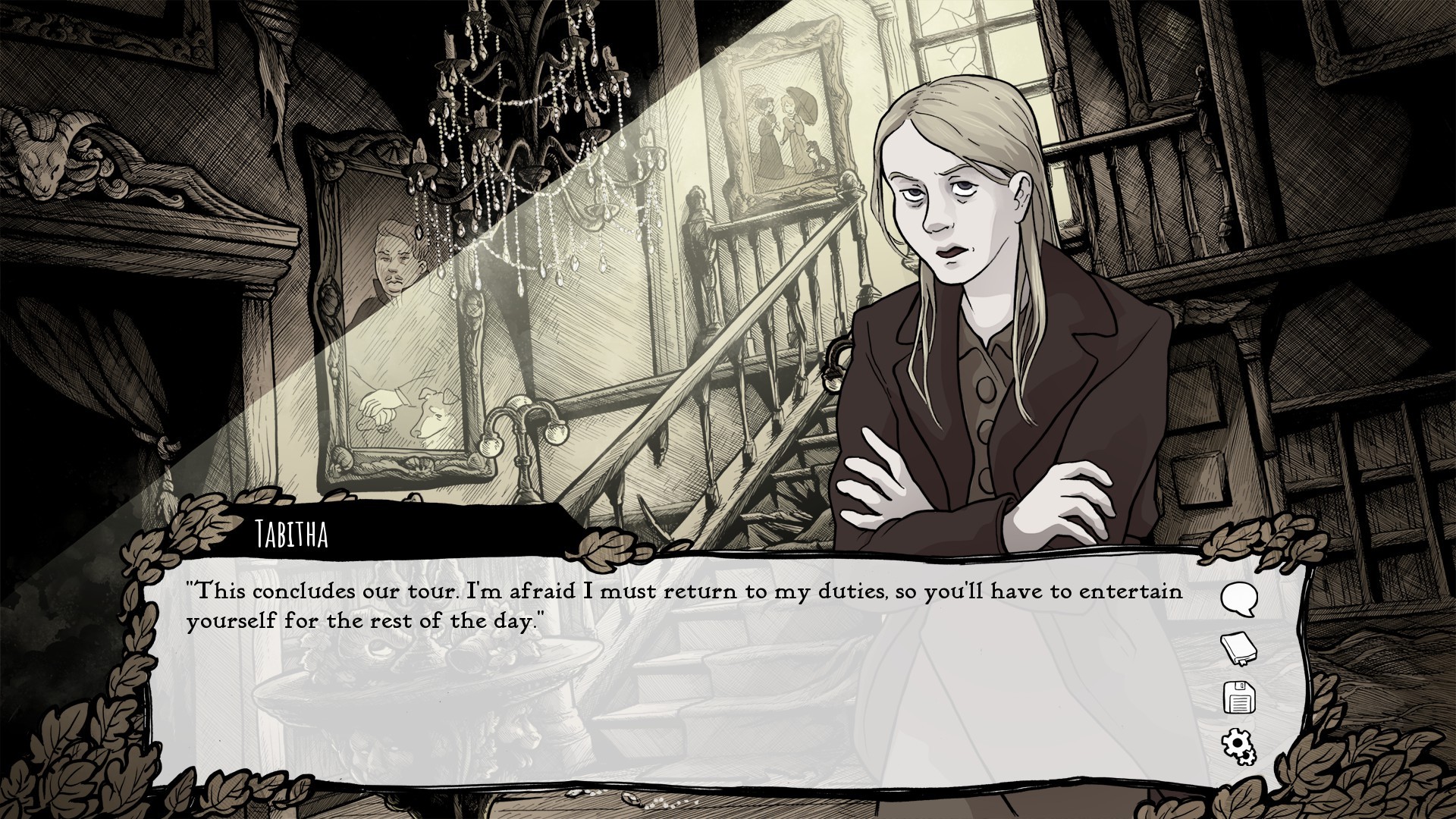This screenshot has width=1456, height=819.
Task: Open the journal book icon
Action: click(x=1239, y=649)
